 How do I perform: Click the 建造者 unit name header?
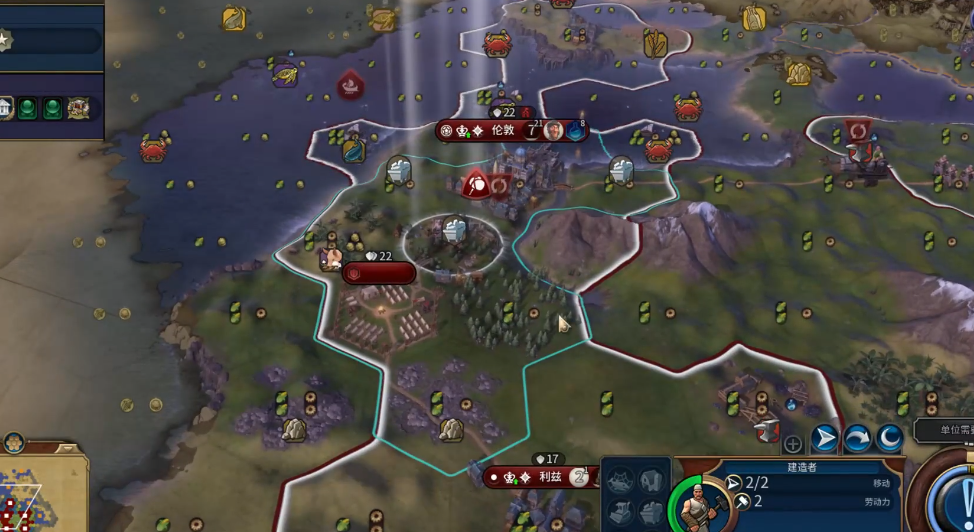tap(804, 467)
